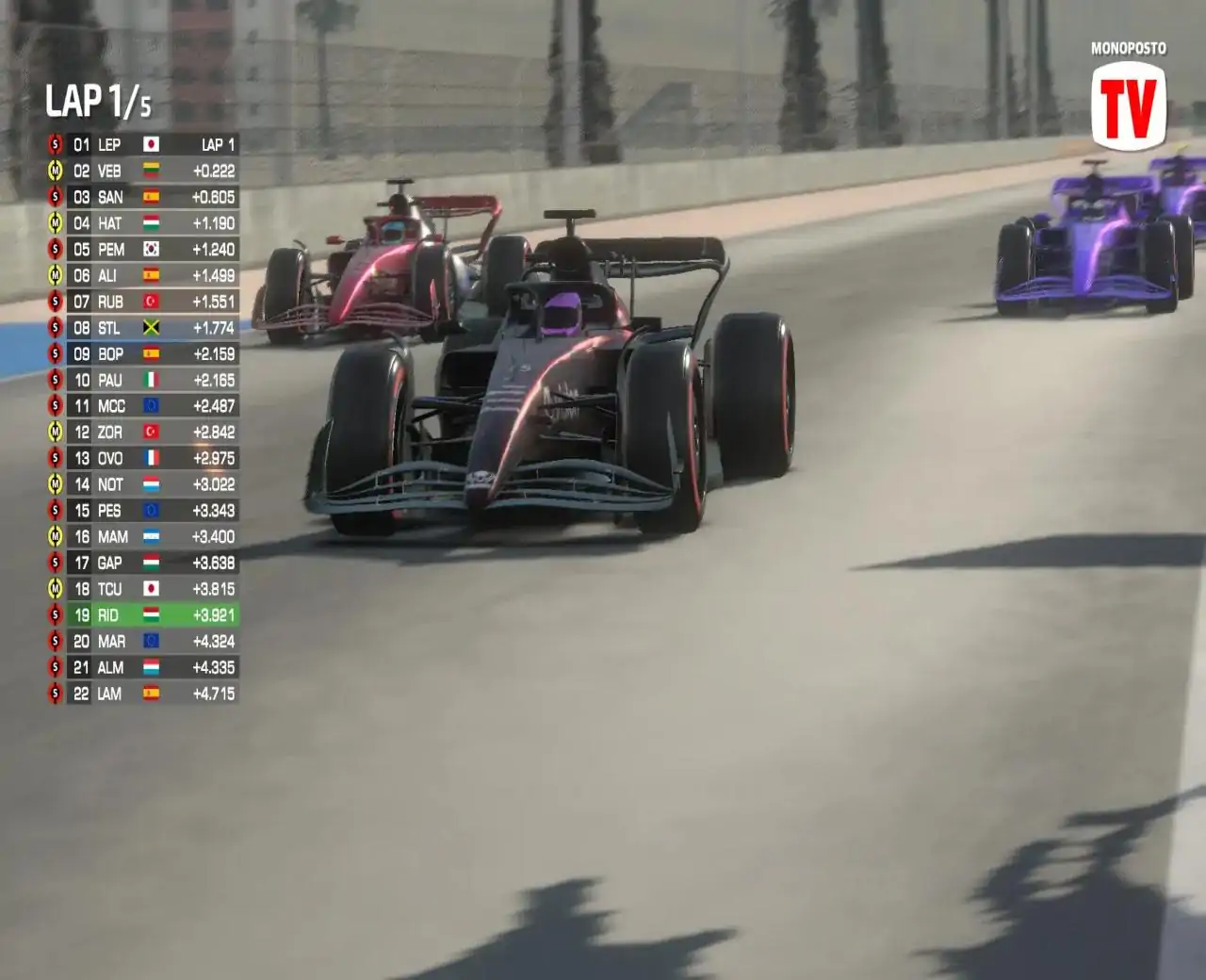1206x980 pixels.
Task: Select the soft tyre icon beside leader LEP
Action: pos(55,145)
